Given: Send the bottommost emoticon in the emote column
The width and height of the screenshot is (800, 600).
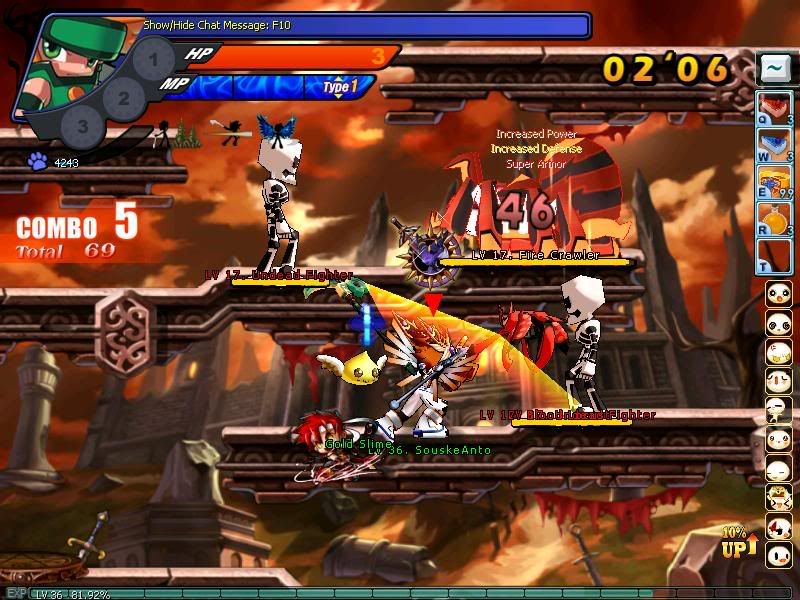Looking at the screenshot, I should coord(777,554).
